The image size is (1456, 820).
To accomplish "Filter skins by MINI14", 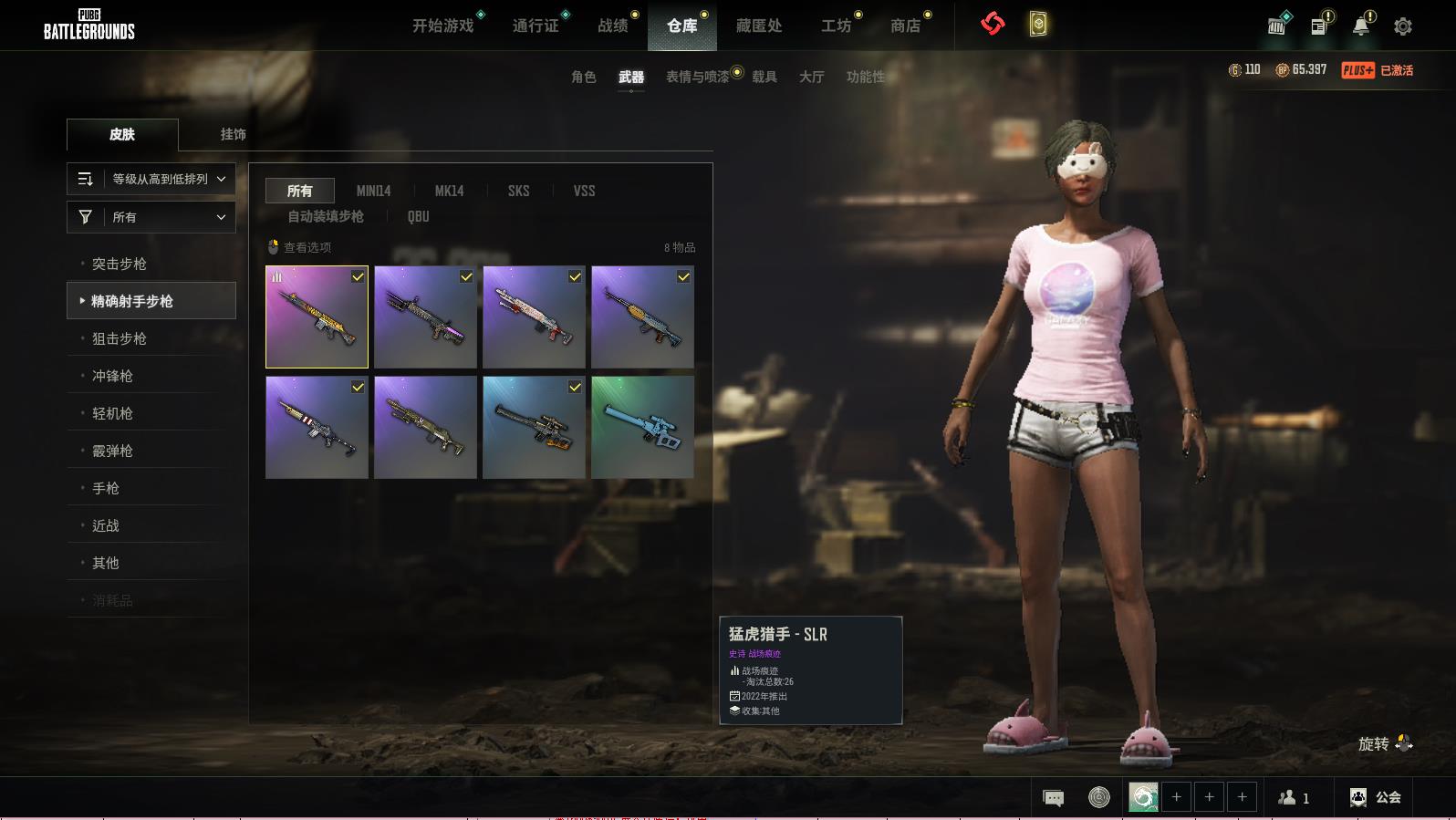I will click(x=373, y=191).
